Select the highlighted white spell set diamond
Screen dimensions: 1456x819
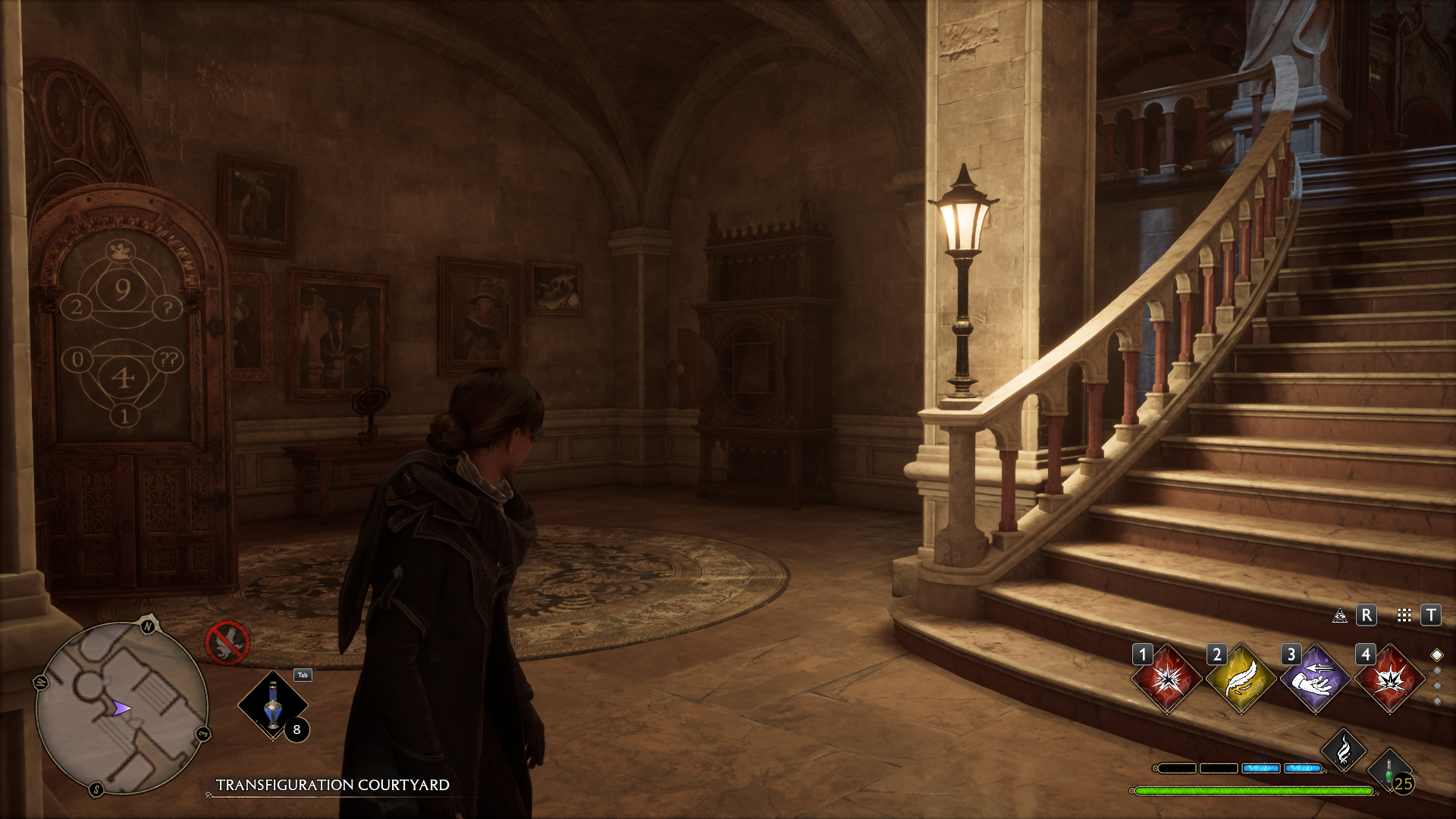pos(1436,655)
